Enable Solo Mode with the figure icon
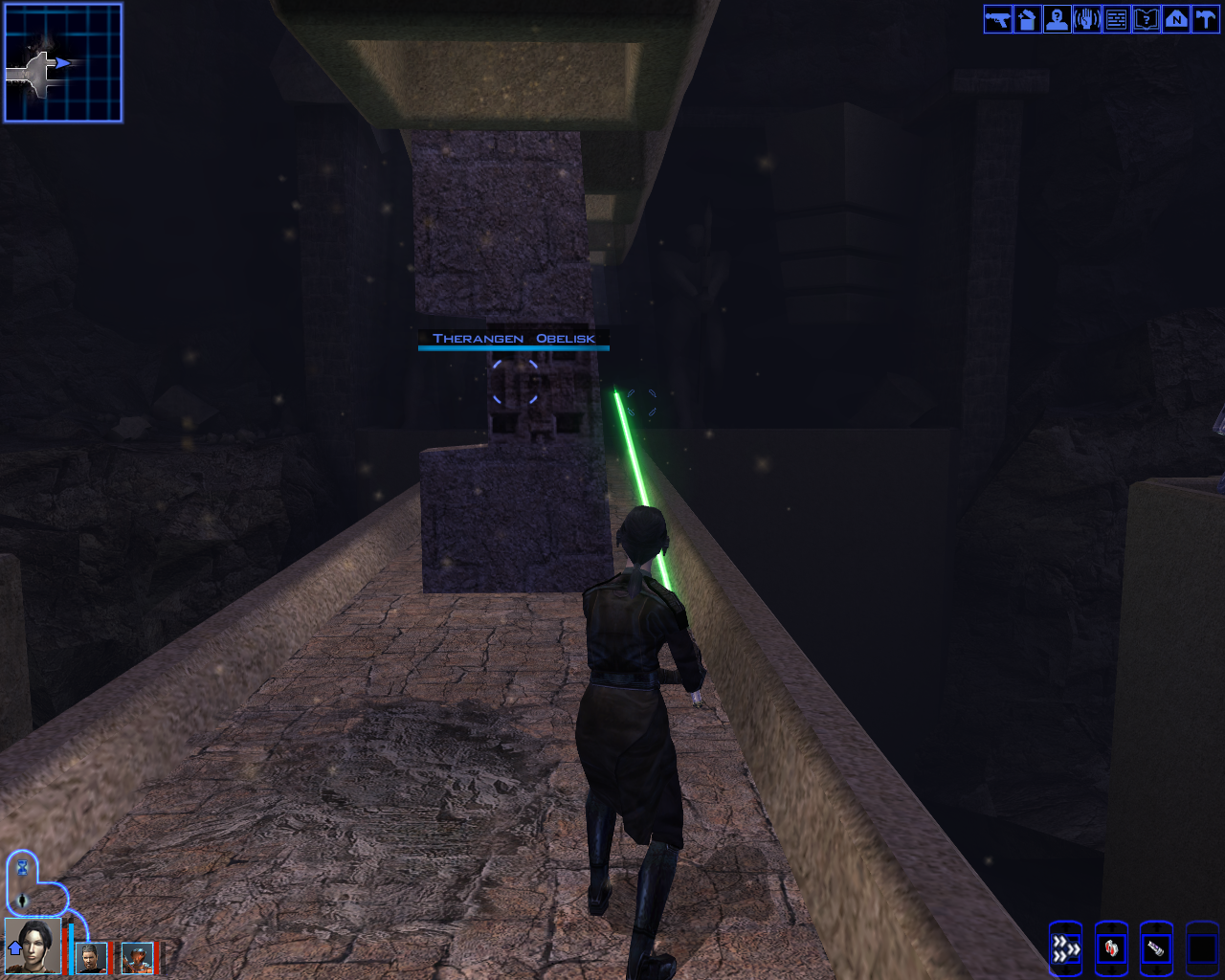Image resolution: width=1225 pixels, height=980 pixels. tap(21, 901)
